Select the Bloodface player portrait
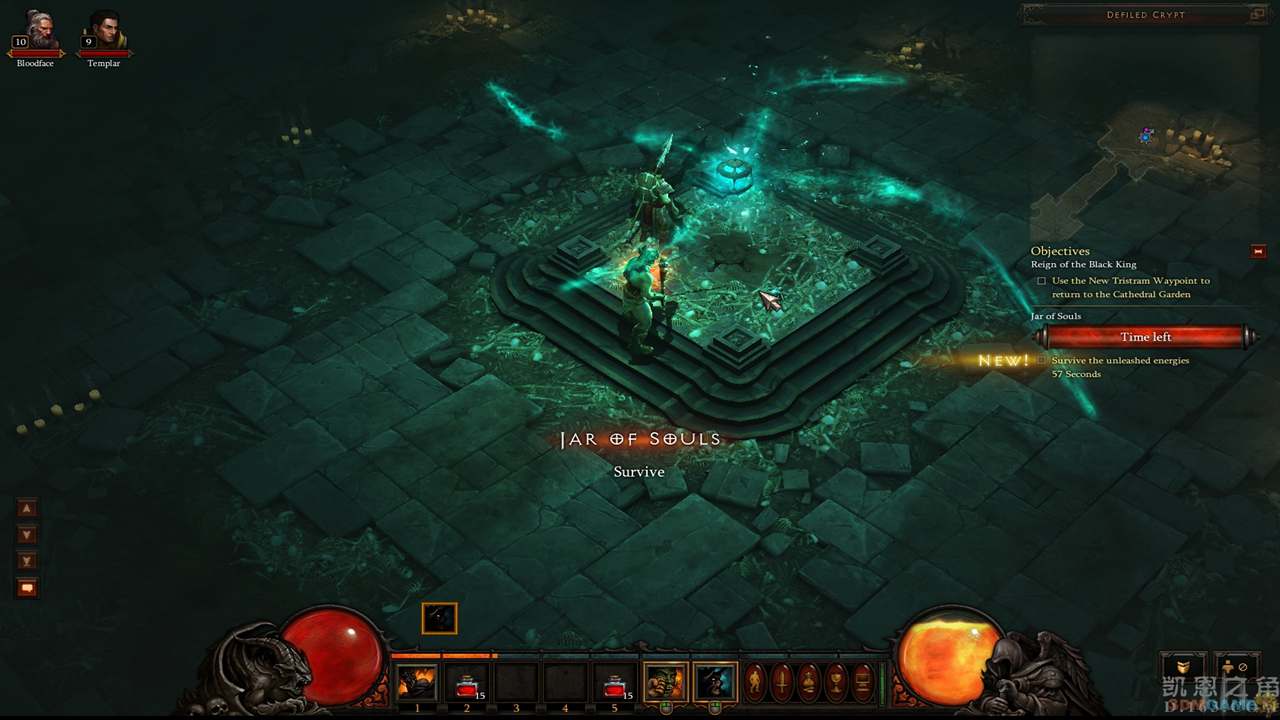This screenshot has height=720, width=1280. point(35,32)
